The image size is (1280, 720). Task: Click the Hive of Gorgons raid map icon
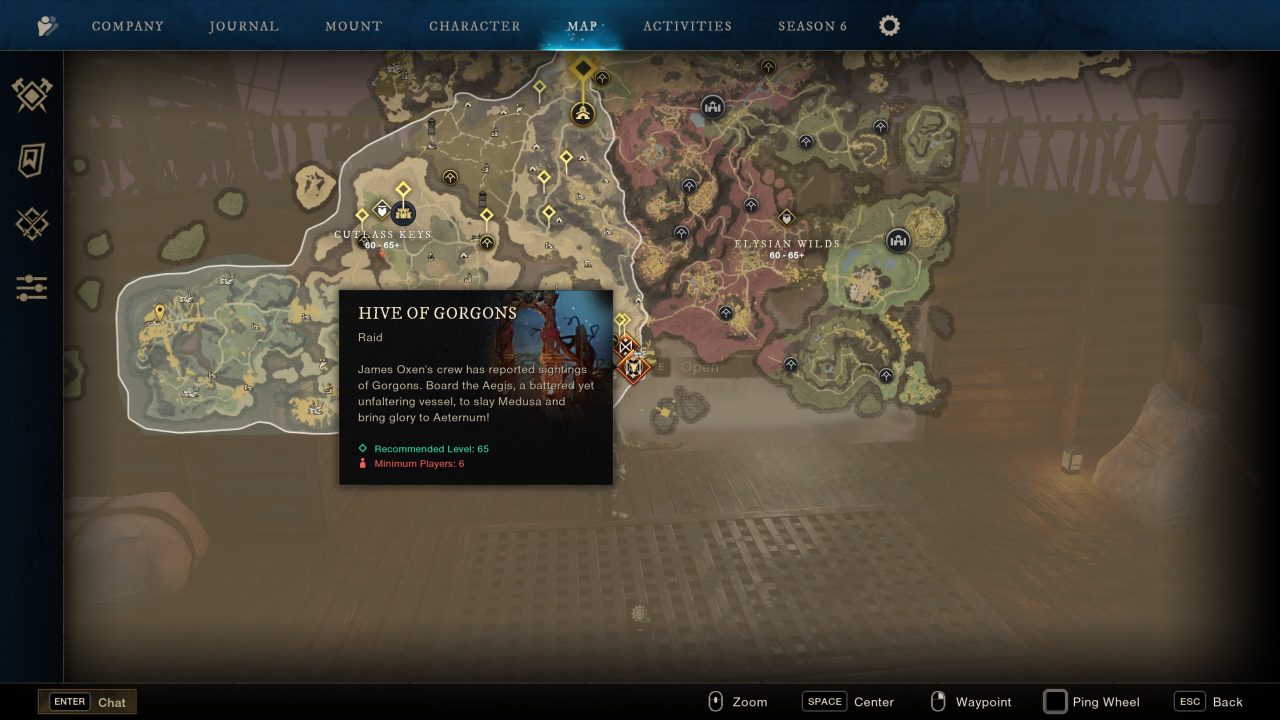pyautogui.click(x=633, y=368)
